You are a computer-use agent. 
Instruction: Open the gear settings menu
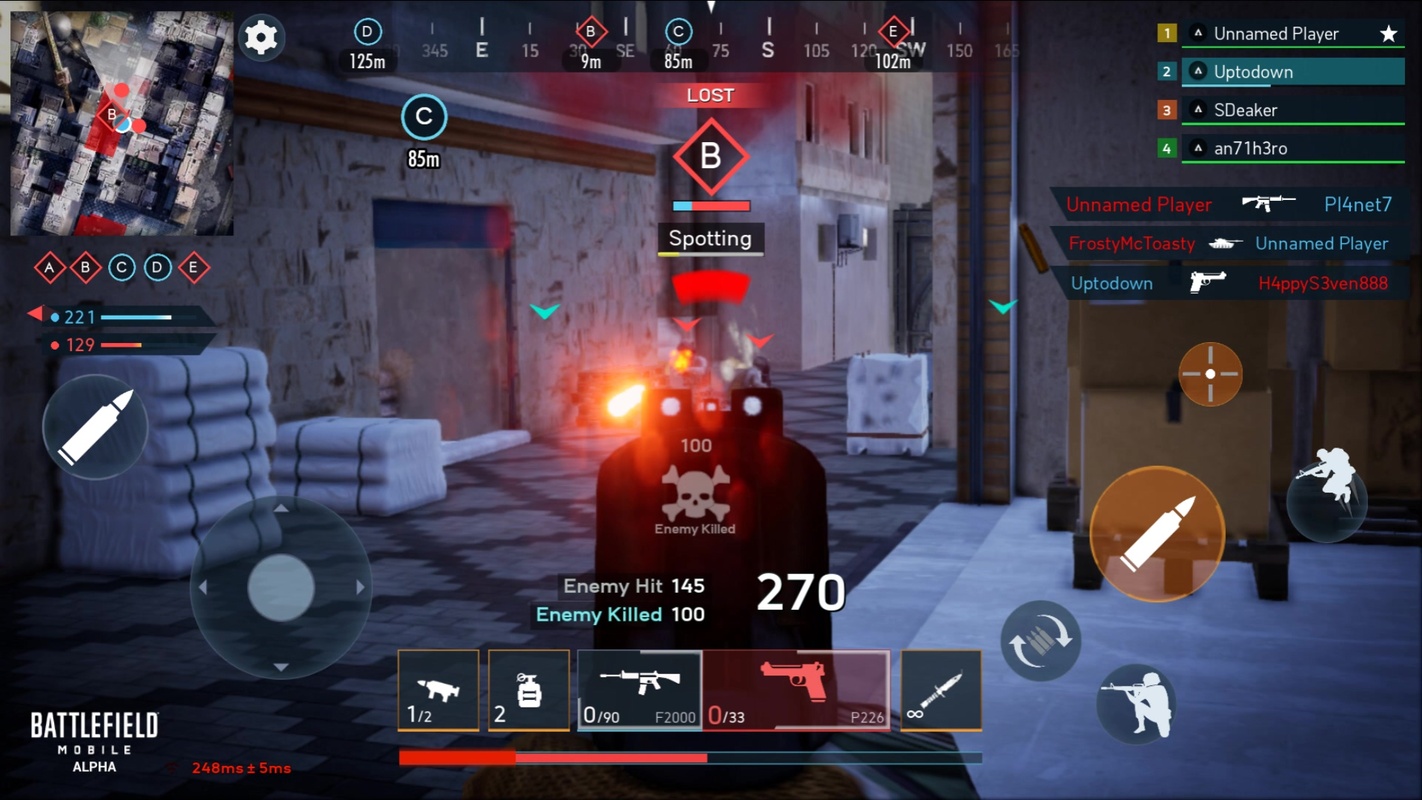tap(261, 38)
